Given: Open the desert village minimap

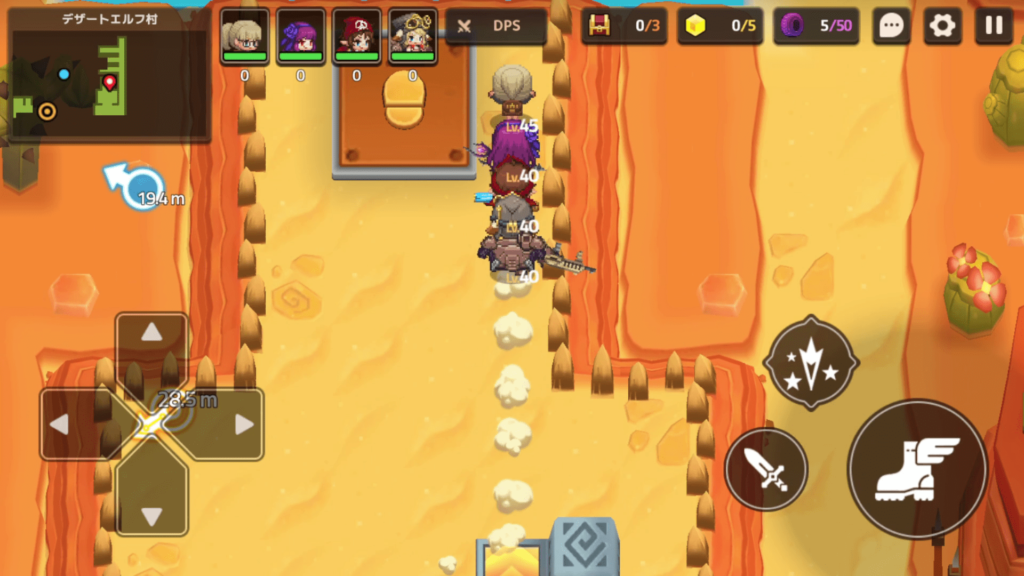Looking at the screenshot, I should [108, 75].
